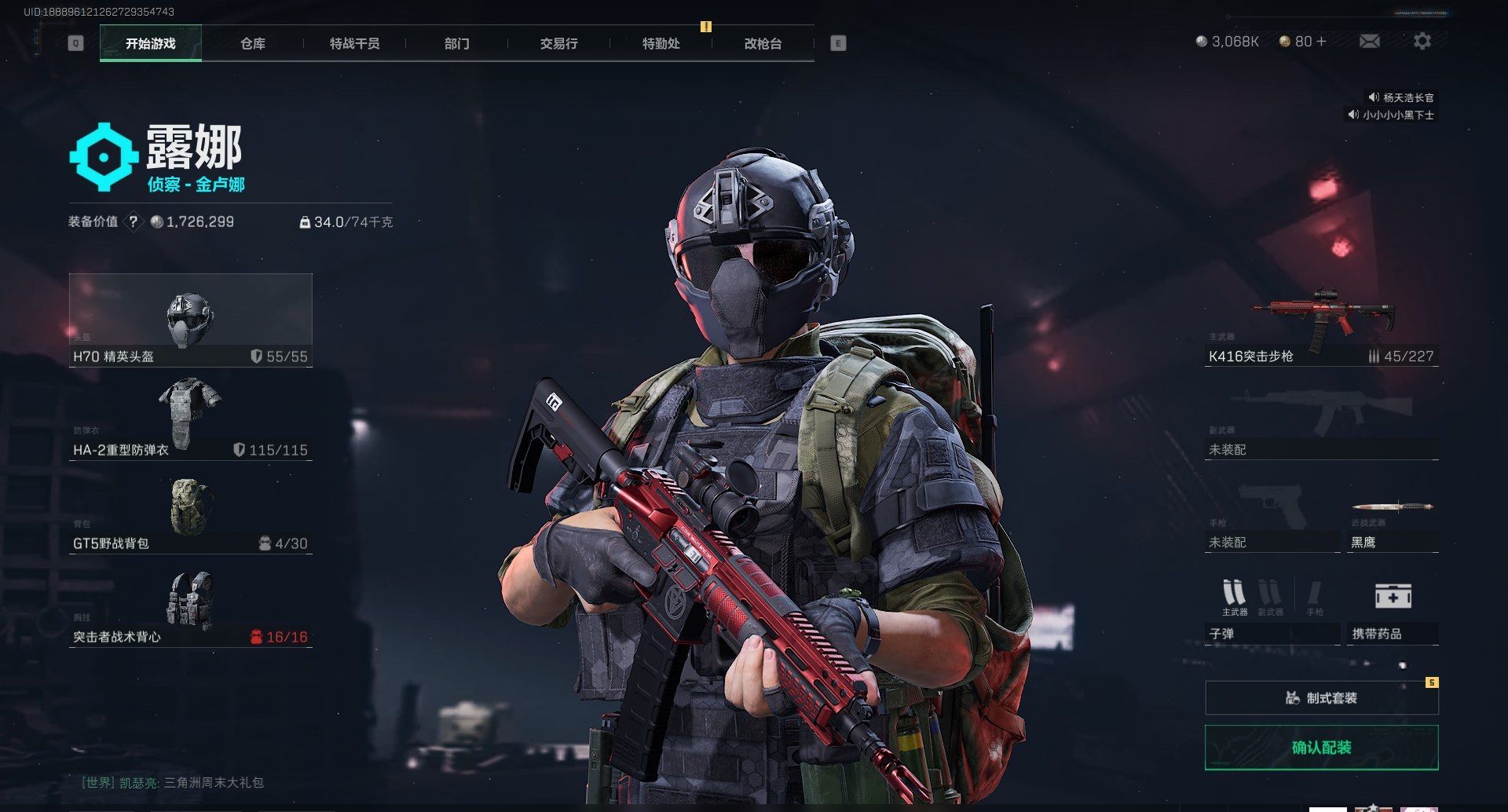
Task: Open the 特勤处 tab
Action: click(x=661, y=44)
